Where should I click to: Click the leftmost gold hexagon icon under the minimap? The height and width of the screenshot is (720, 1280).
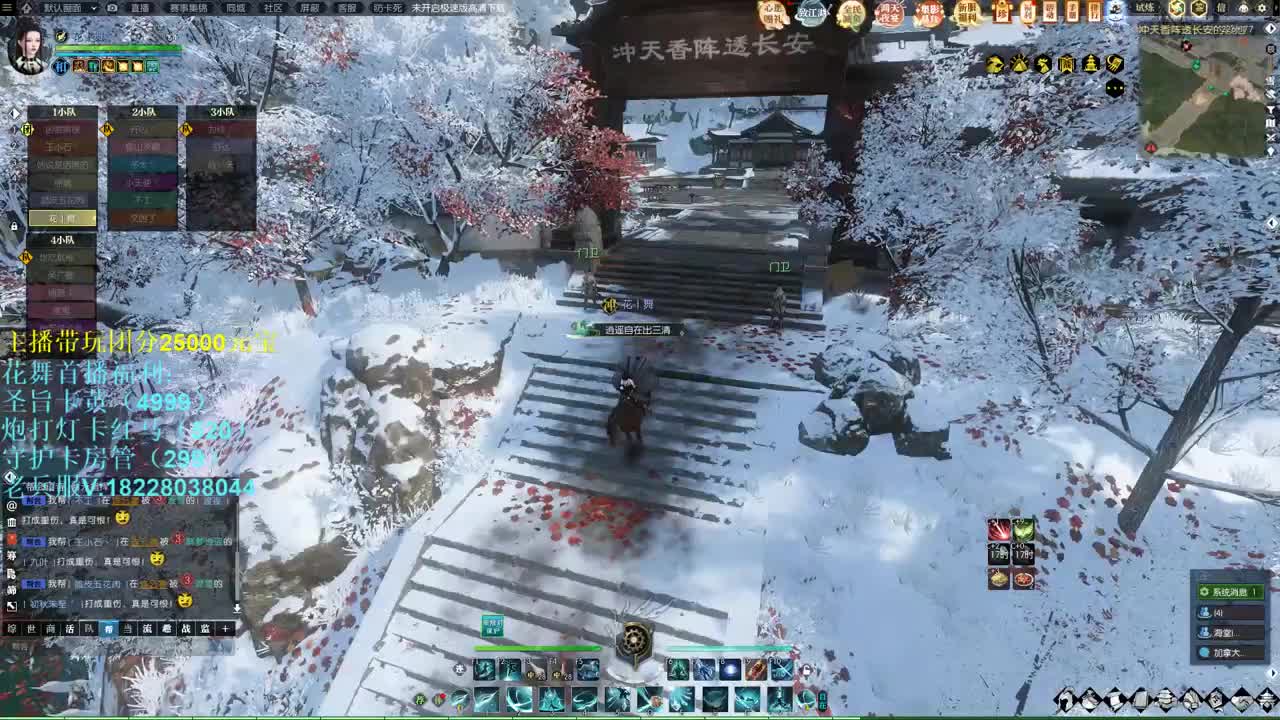994,63
